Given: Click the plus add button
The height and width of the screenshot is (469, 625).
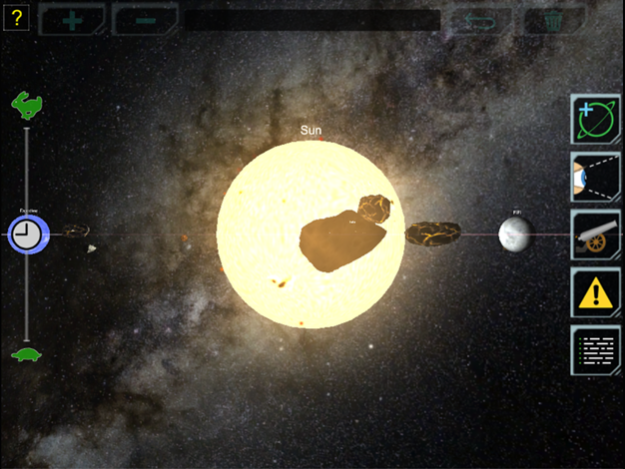Looking at the screenshot, I should pos(72,20).
